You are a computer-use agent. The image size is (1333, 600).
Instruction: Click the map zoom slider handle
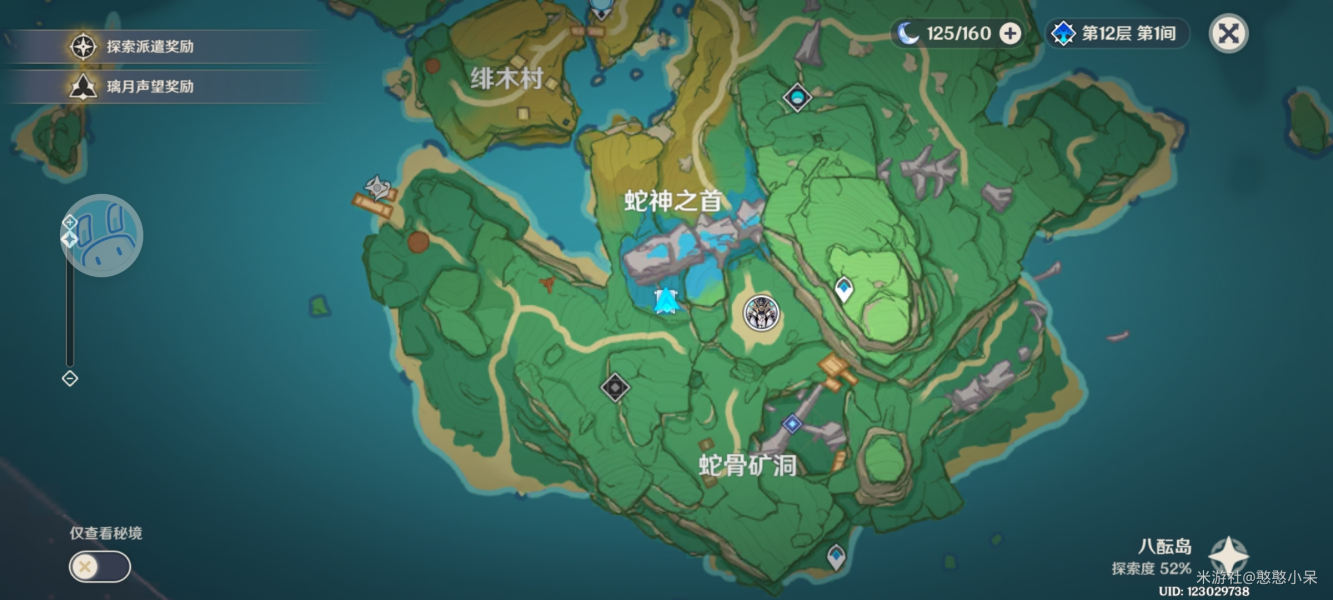(70, 239)
